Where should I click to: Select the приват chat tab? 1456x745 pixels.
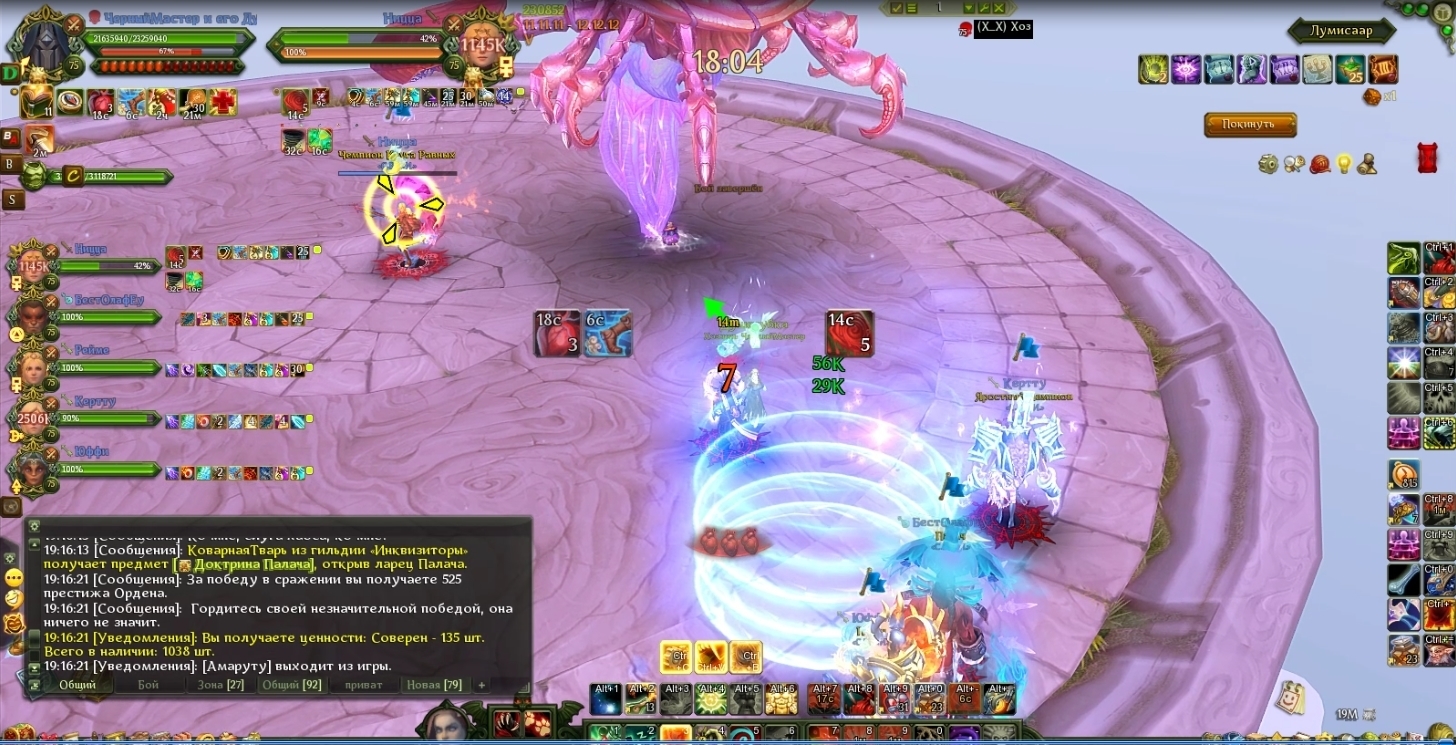tap(362, 685)
